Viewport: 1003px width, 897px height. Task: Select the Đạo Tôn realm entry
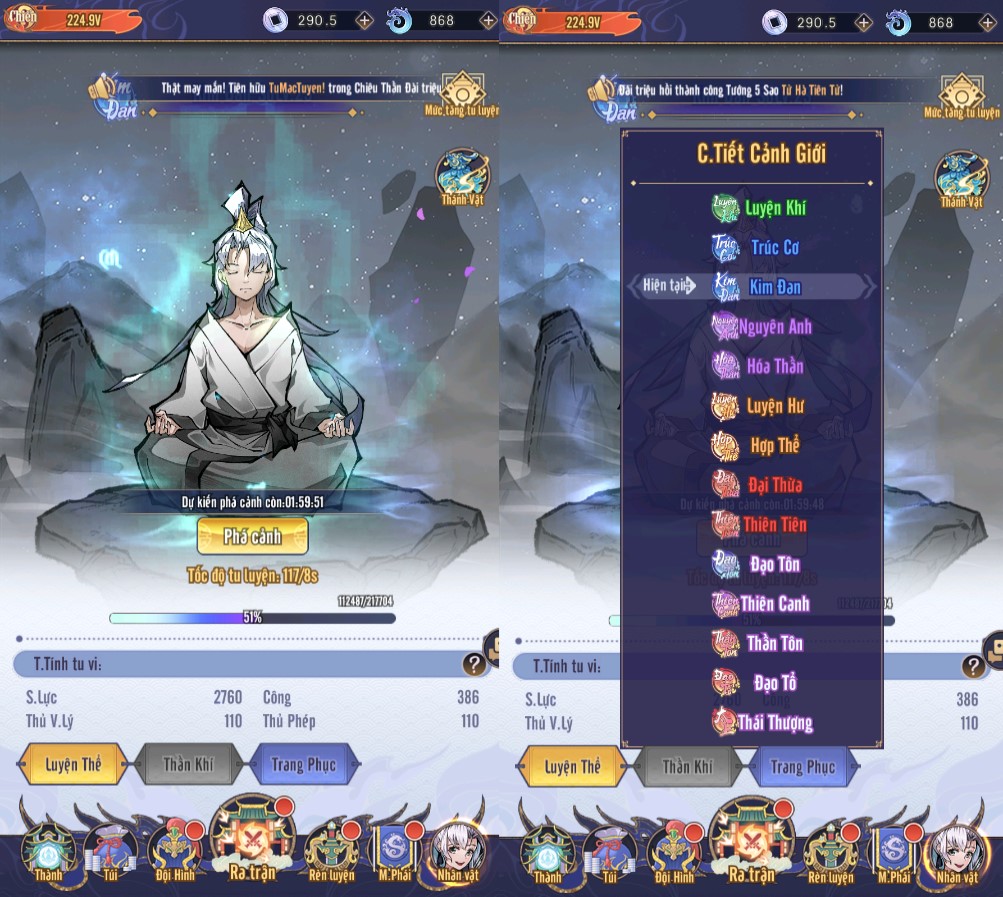[x=759, y=564]
